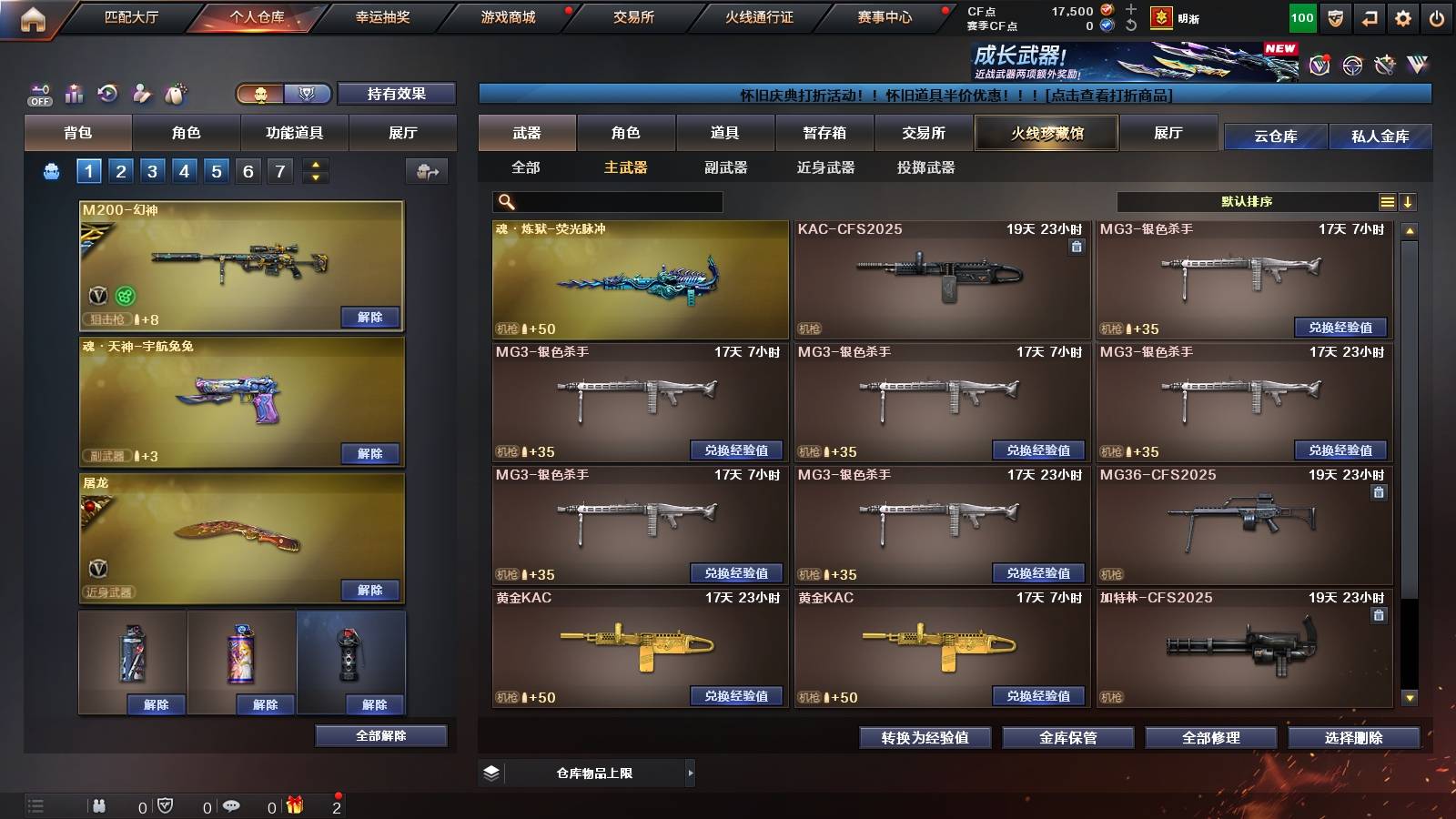1456x819 pixels.
Task: Open the settings gear in the top-right corner
Action: 1401,15
